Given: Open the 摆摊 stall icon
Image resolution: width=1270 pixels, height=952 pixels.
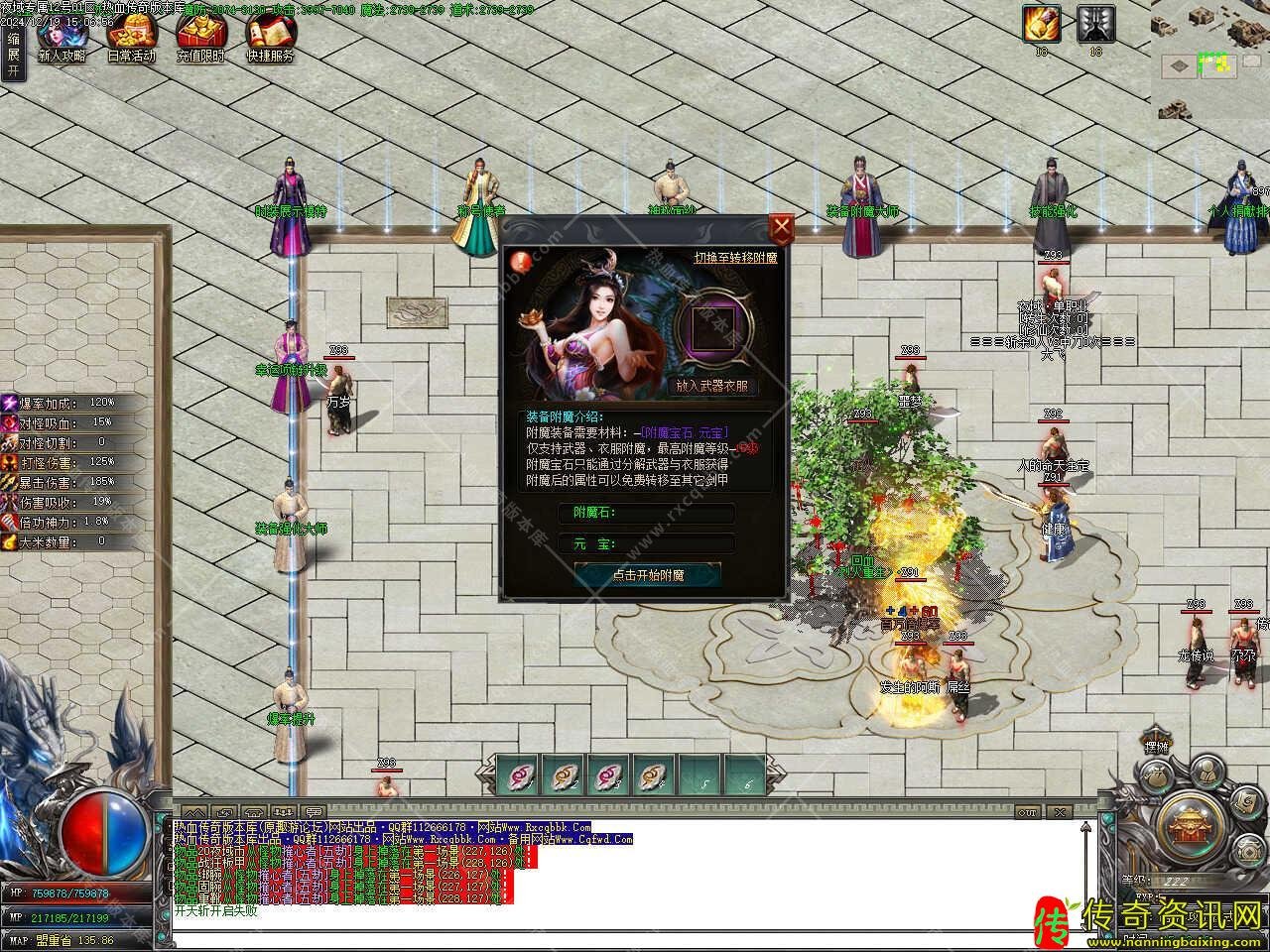Looking at the screenshot, I should 1157,749.
